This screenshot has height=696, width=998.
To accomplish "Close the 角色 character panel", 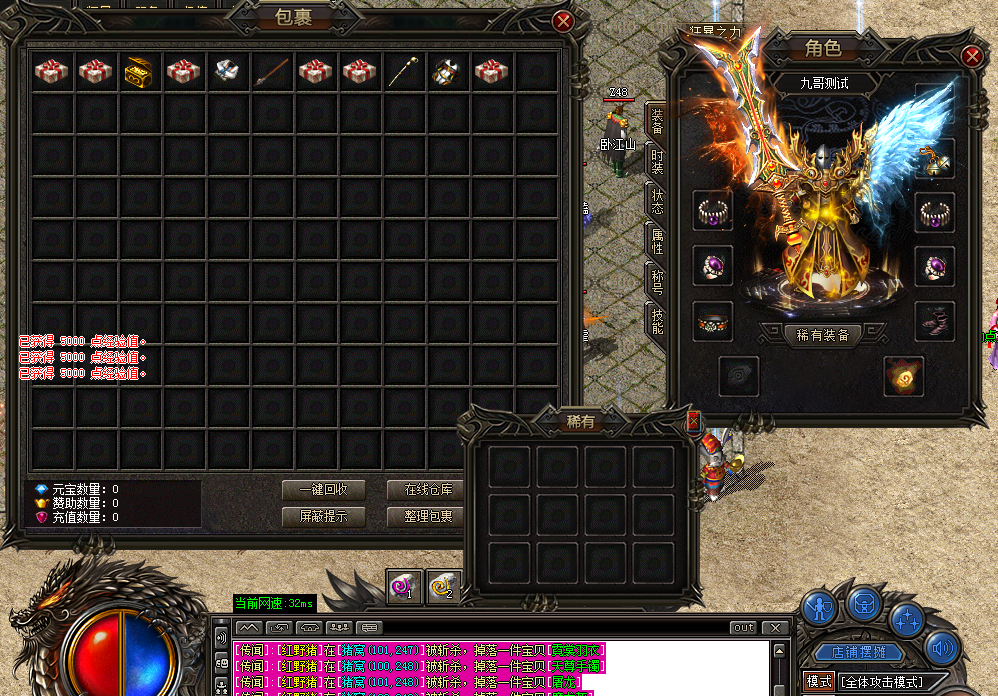I will pos(971,57).
